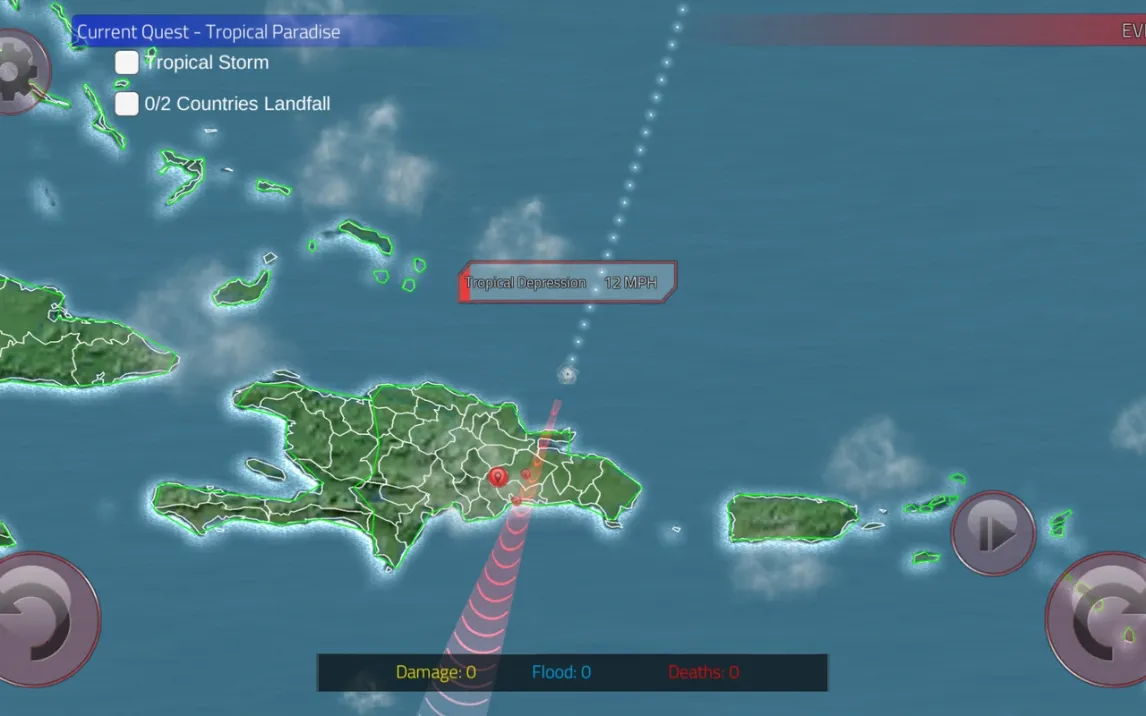This screenshot has height=716, width=1146.
Task: Open the Current Quest Tropical Paradise banner
Action: [209, 32]
